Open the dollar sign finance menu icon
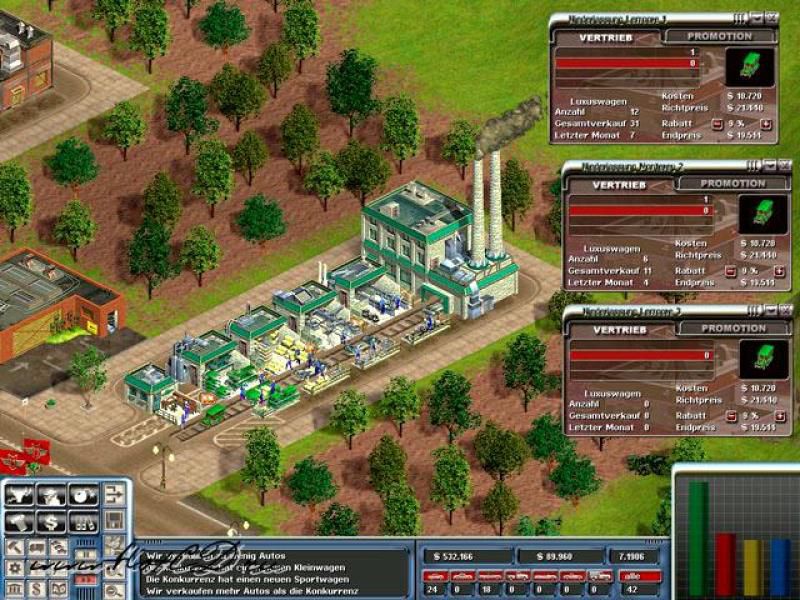Viewport: 800px width, 600px height. (51, 521)
